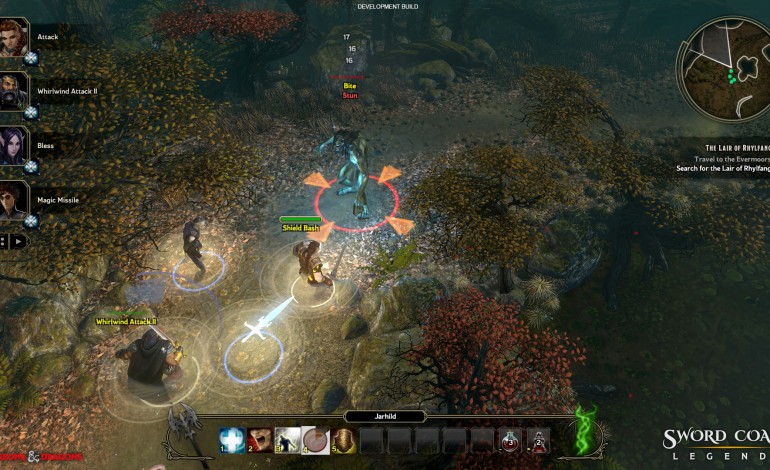Screen dimensions: 770x470
Task: Click the green flame emblem on hotbar
Action: tap(584, 430)
